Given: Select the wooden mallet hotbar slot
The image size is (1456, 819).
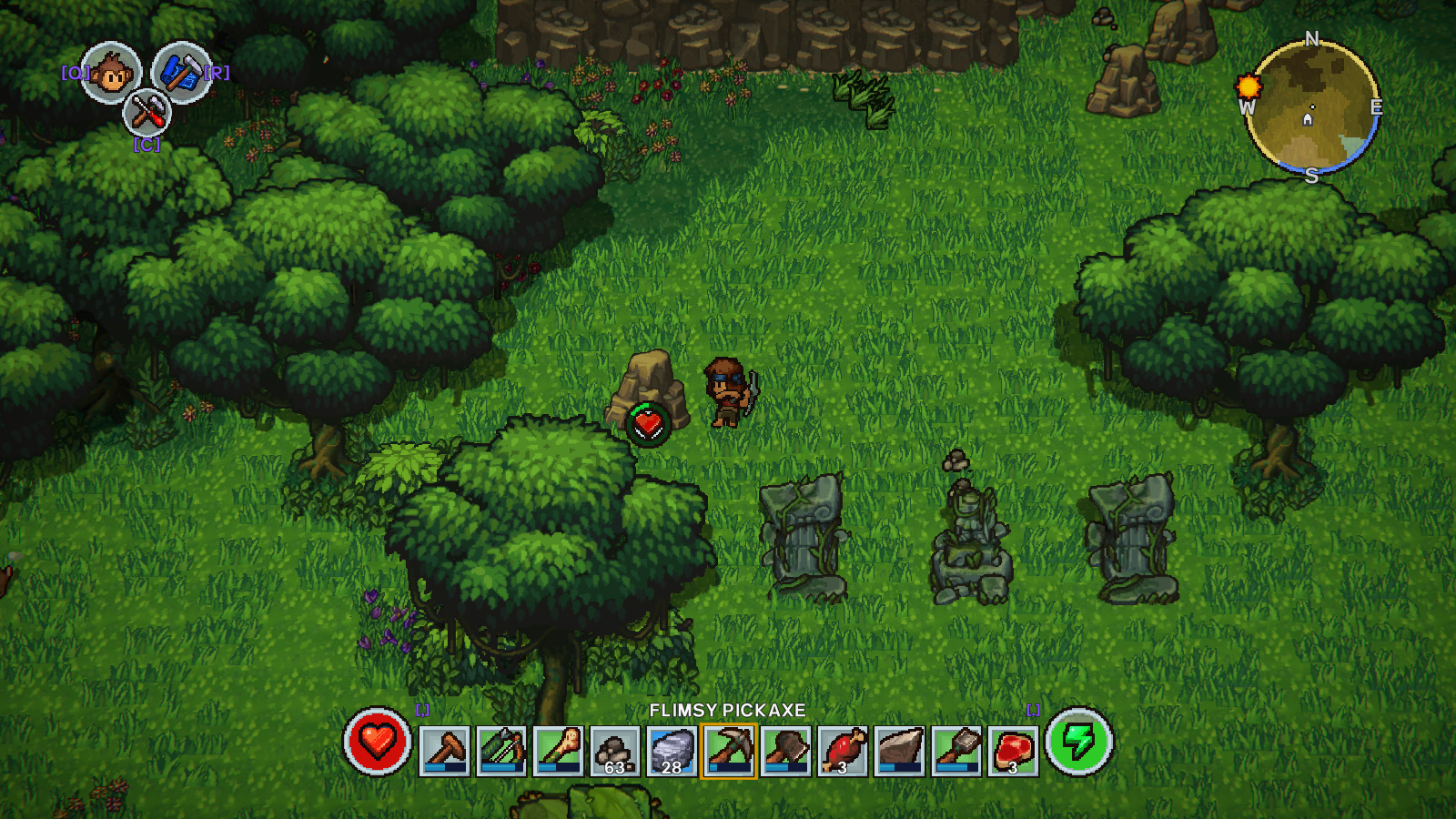Looking at the screenshot, I should 445,751.
